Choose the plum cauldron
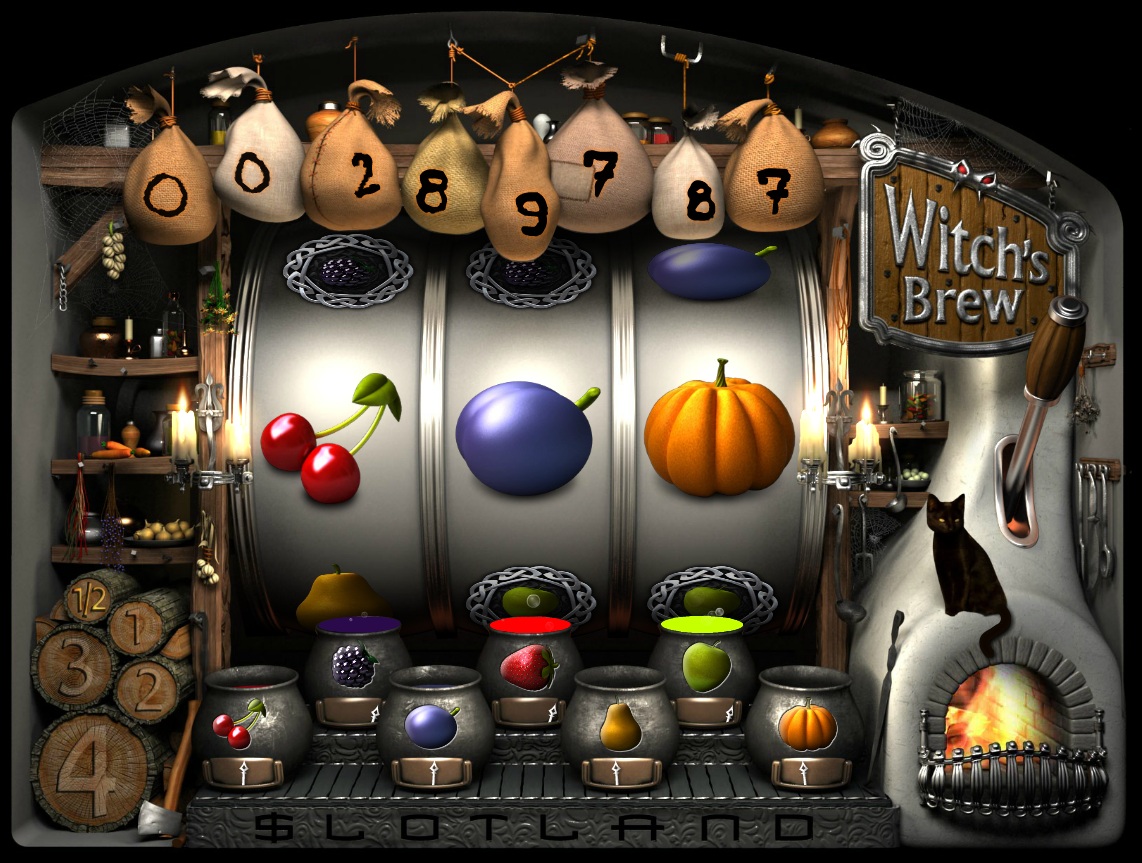This screenshot has height=863, width=1142. [x=433, y=724]
